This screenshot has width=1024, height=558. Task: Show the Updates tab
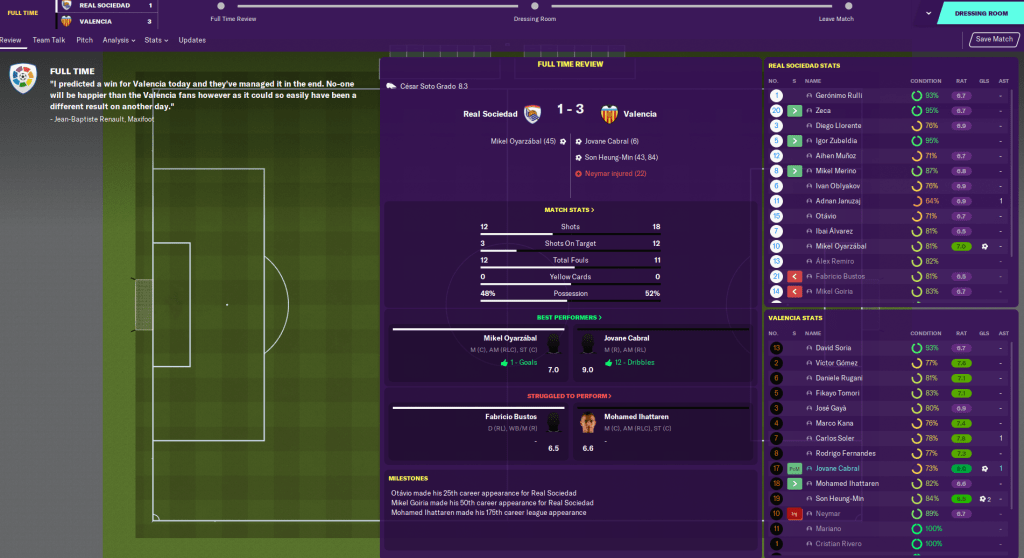(x=192, y=40)
